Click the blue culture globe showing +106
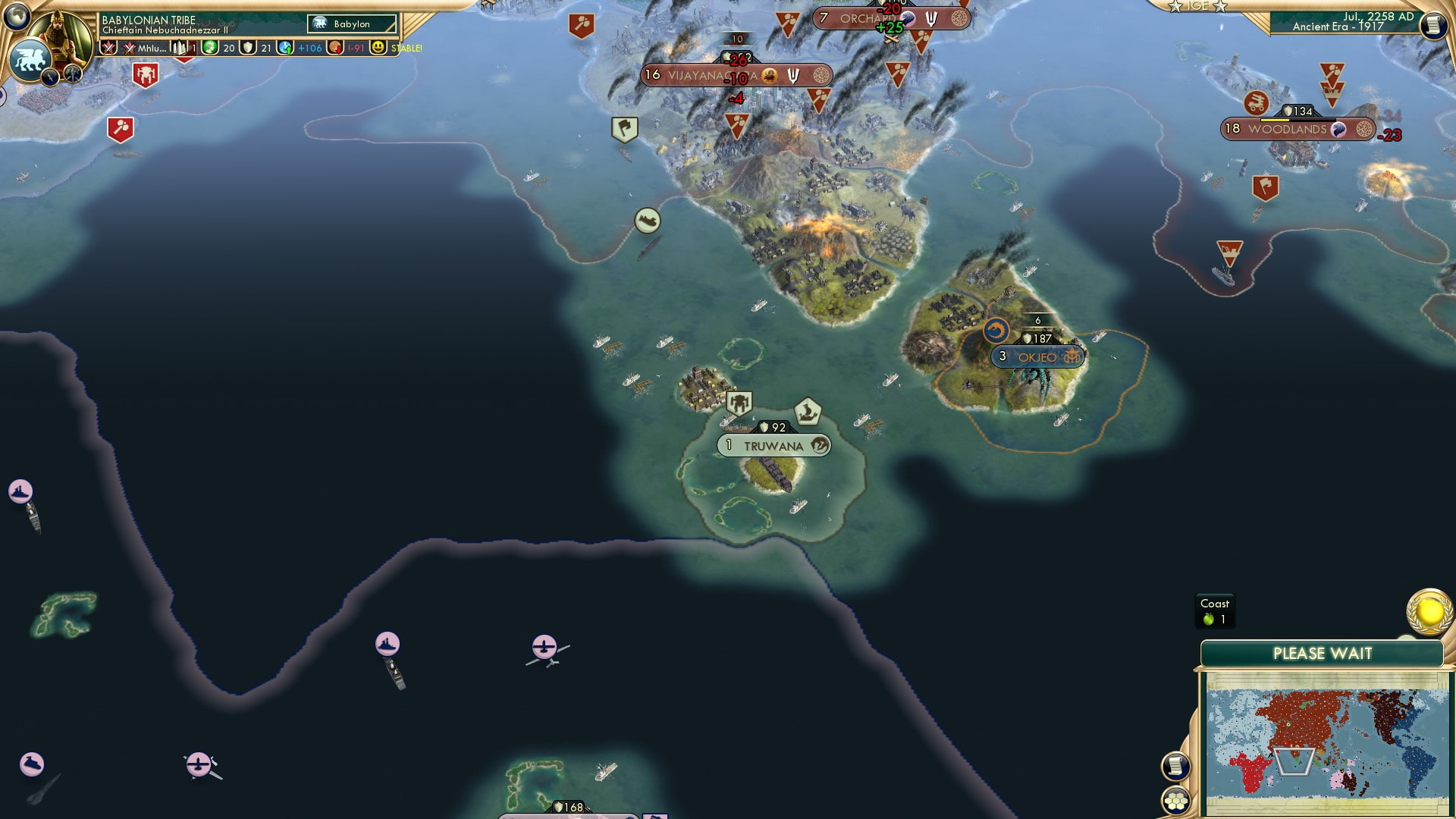 (284, 48)
